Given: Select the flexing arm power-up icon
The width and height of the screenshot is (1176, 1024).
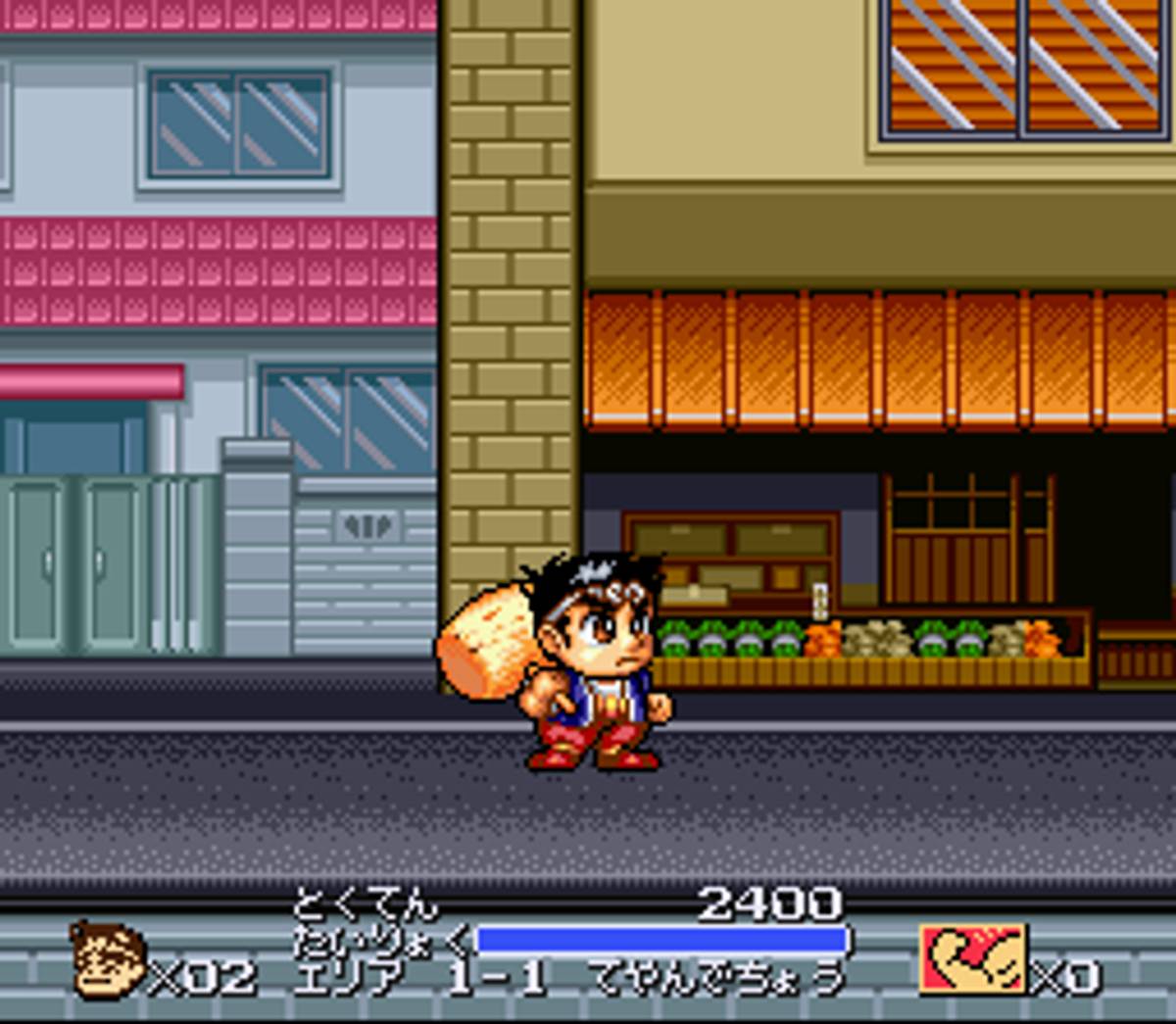Looking at the screenshot, I should [x=973, y=957].
